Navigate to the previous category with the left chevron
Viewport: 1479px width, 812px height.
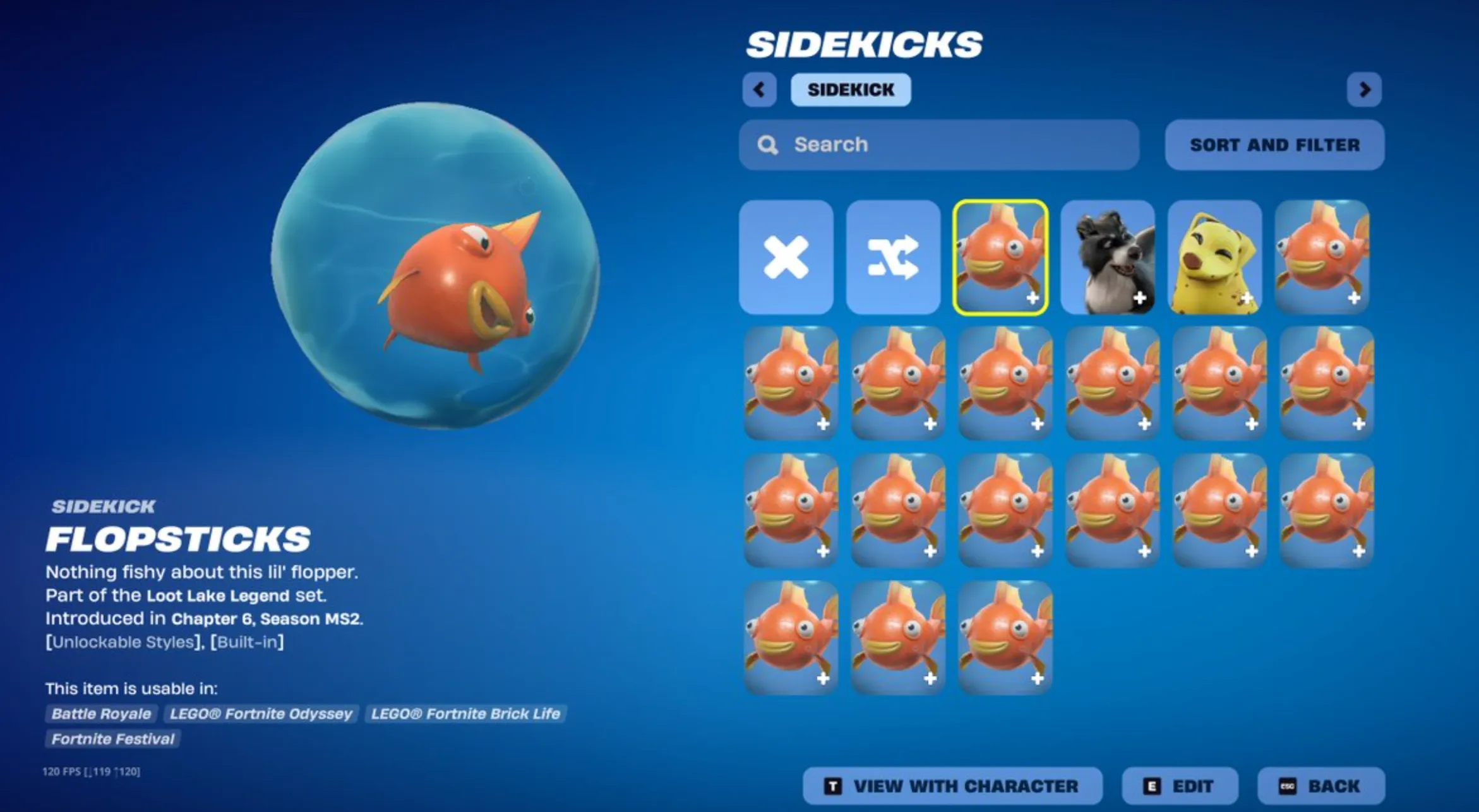point(760,90)
